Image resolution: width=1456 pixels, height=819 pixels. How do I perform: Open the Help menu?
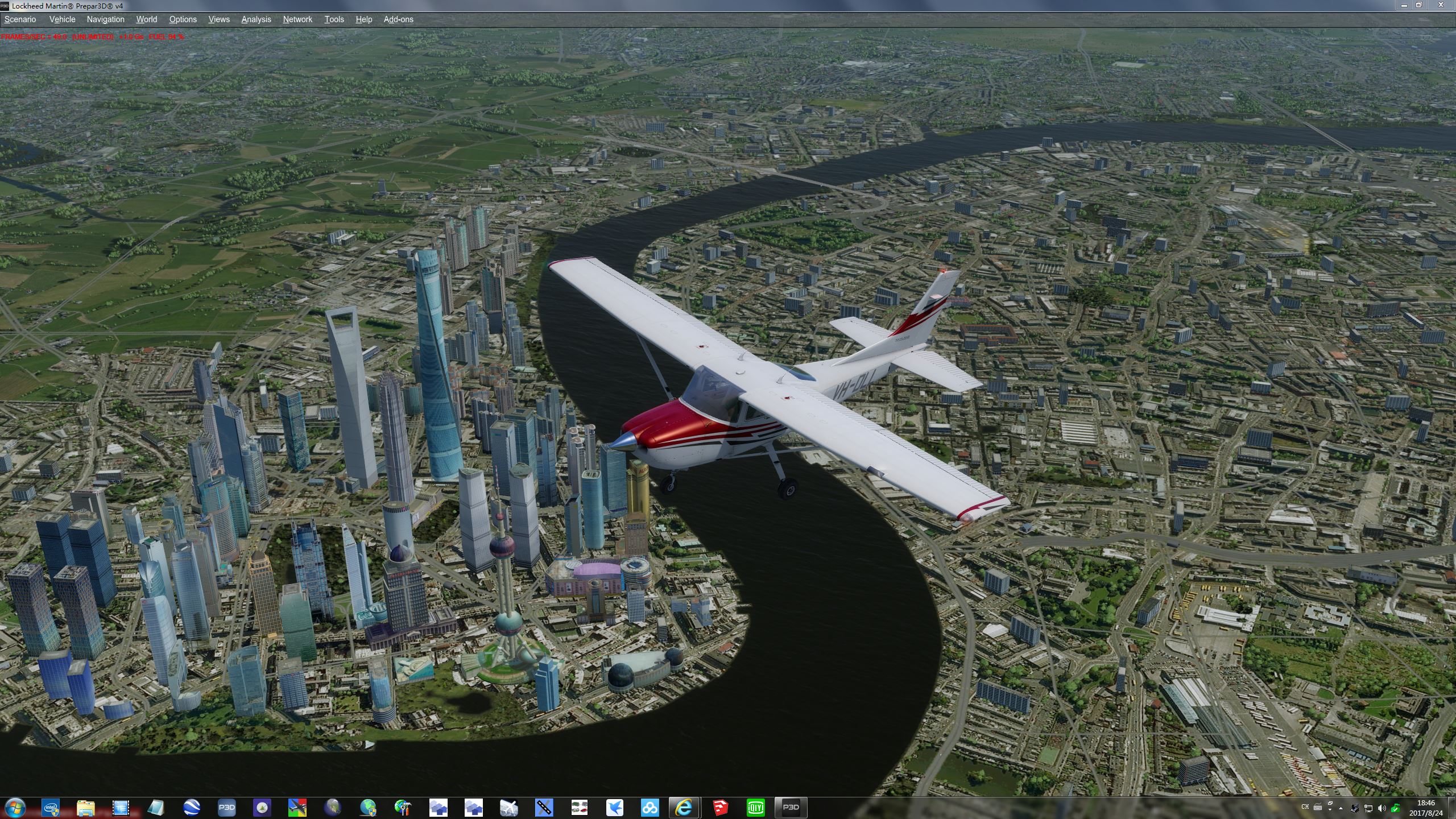click(363, 19)
